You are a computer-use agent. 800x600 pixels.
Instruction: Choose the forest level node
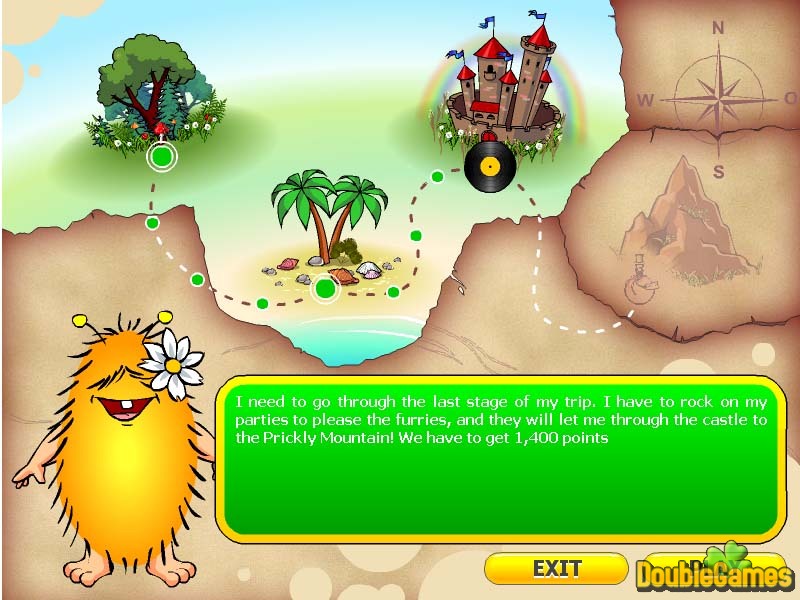pos(161,157)
